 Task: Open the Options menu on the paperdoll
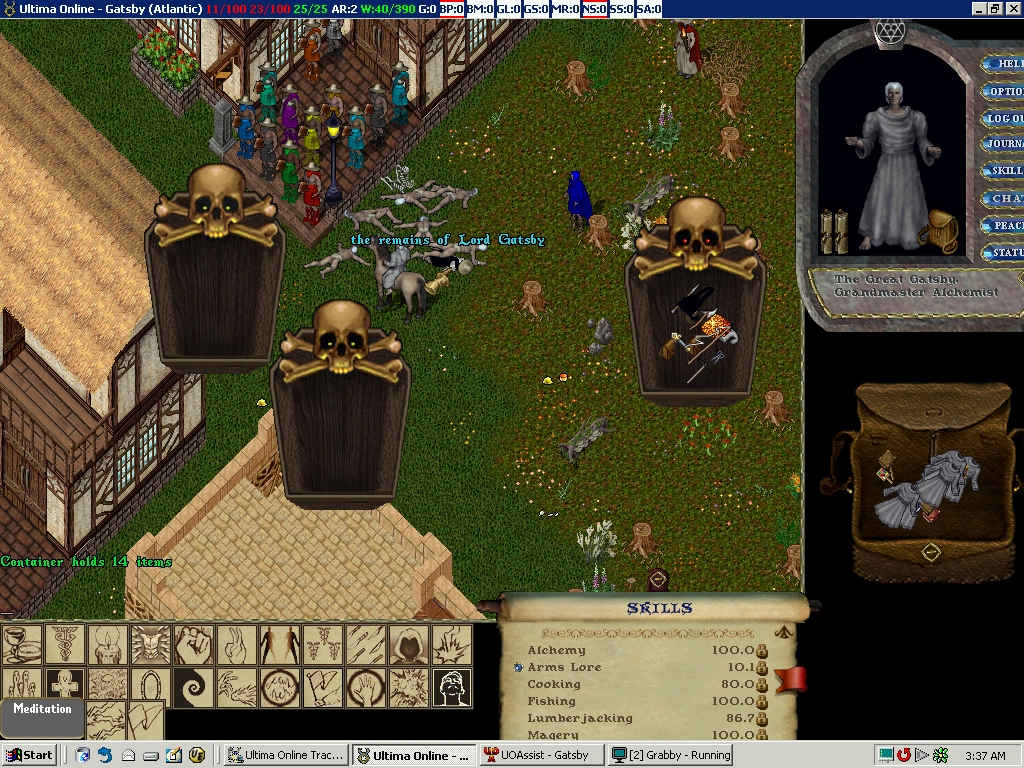(1004, 91)
